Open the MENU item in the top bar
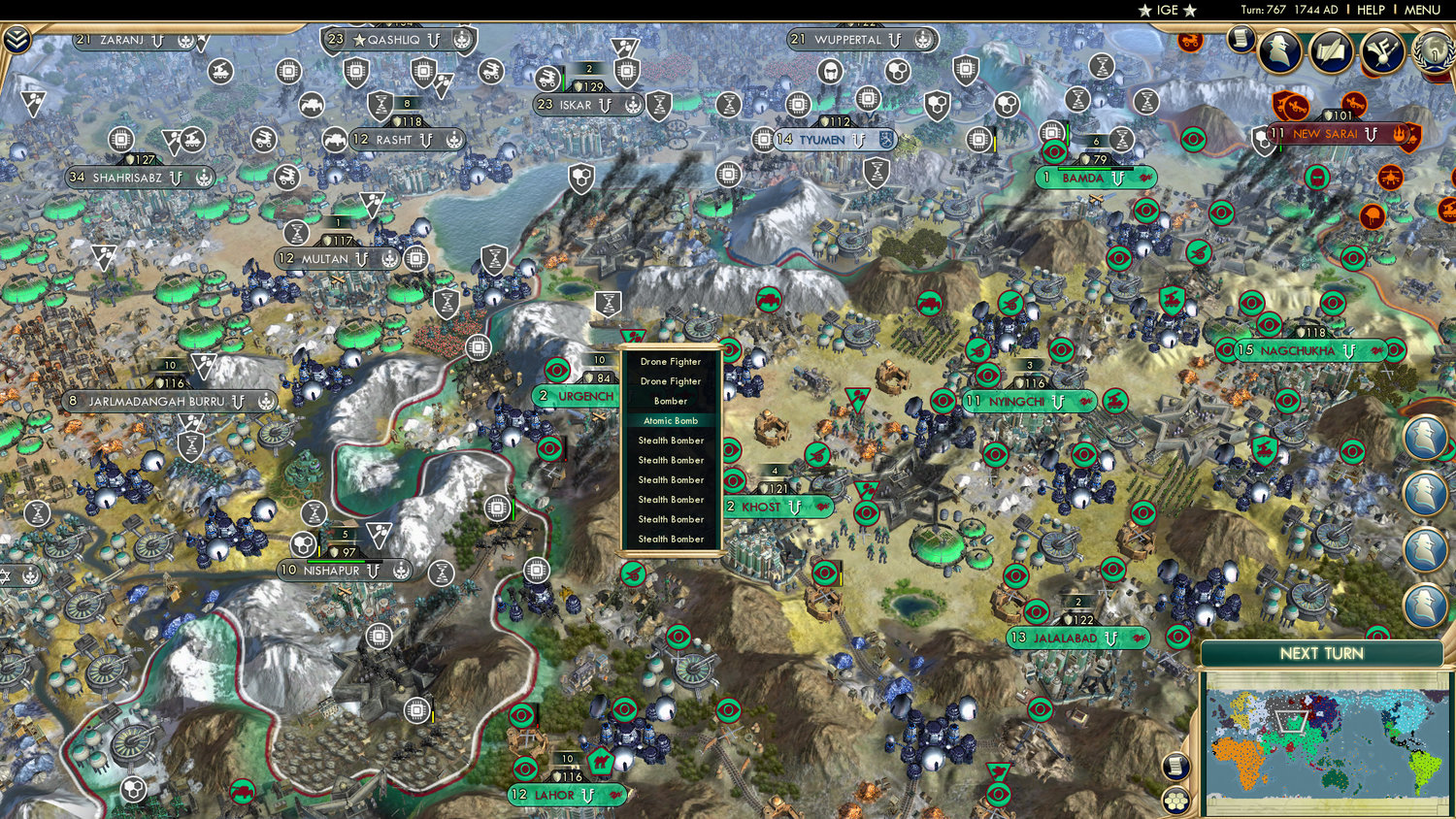The width and height of the screenshot is (1456, 819). pyautogui.click(x=1421, y=11)
